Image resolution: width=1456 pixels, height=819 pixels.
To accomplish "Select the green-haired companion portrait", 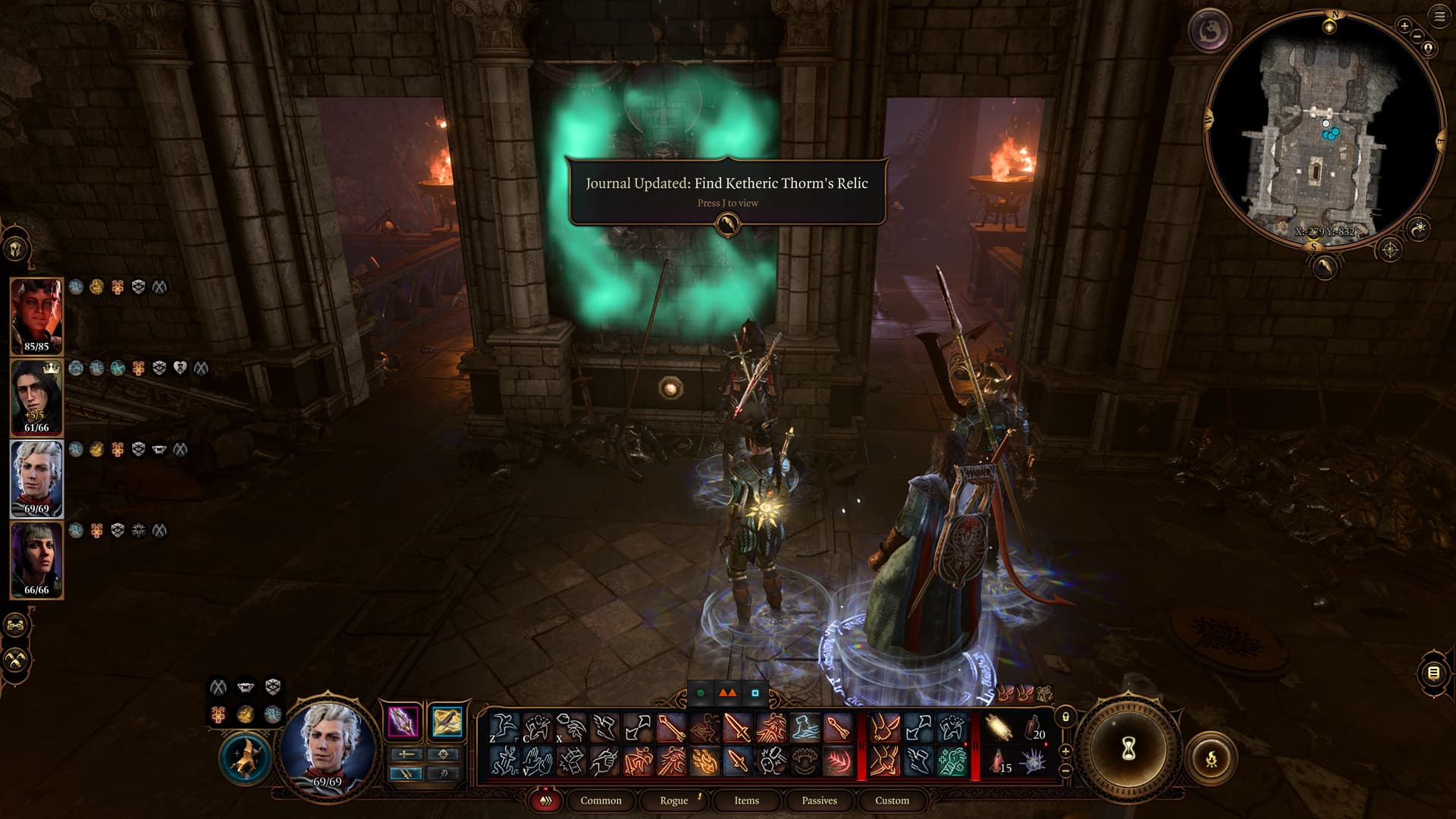I will pyautogui.click(x=36, y=560).
